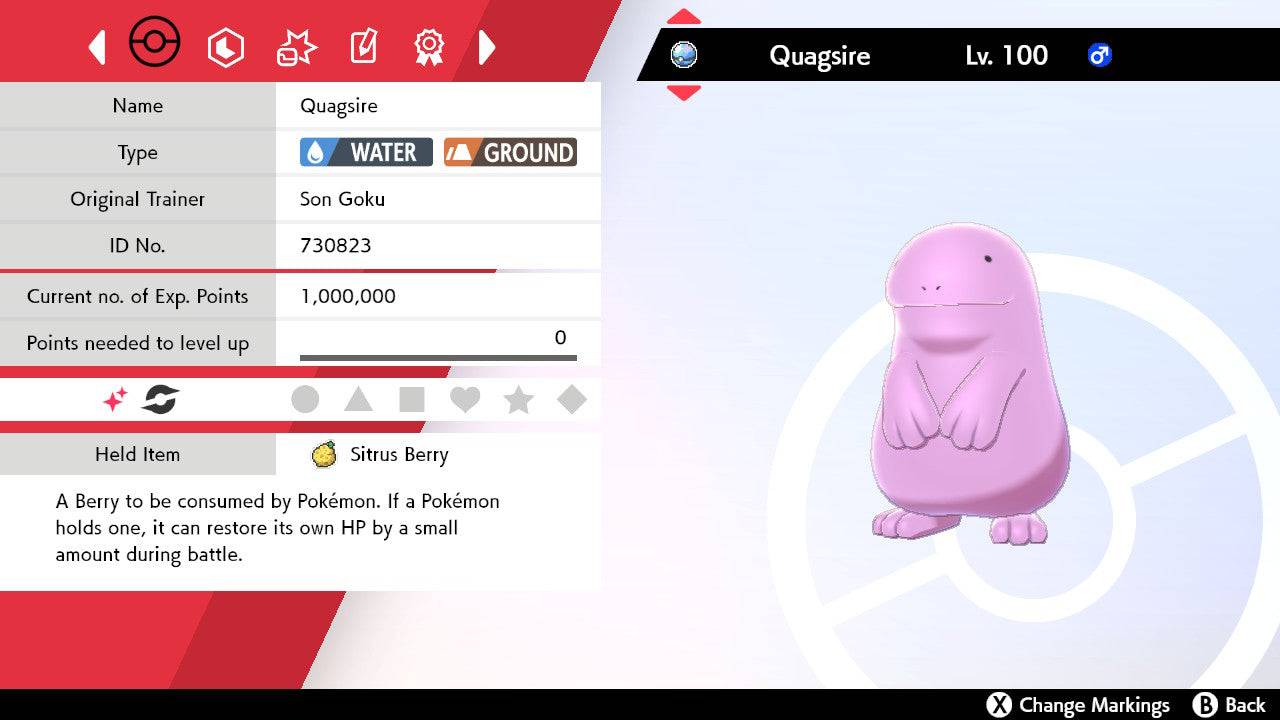
Task: Toggle the diamond marking
Action: [572, 400]
